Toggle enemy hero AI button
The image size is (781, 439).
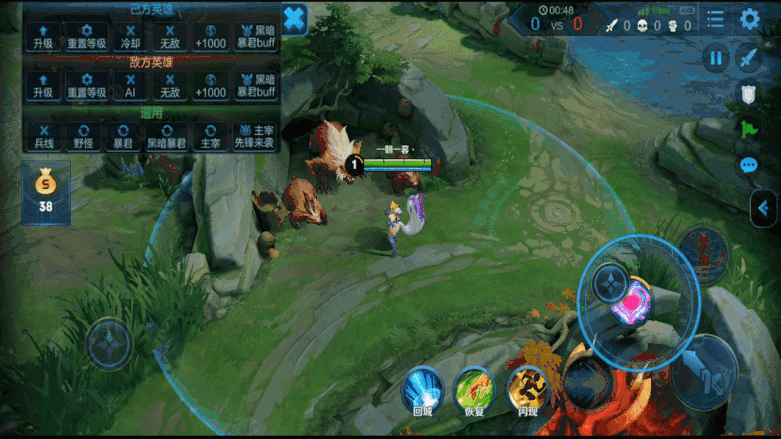pyautogui.click(x=129, y=85)
